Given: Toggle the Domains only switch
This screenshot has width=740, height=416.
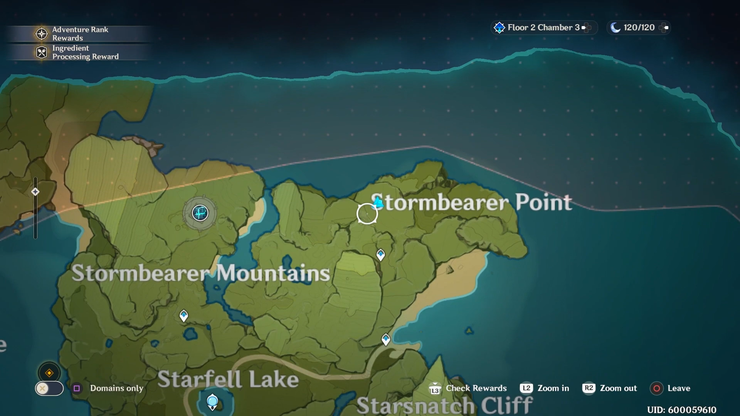Looking at the screenshot, I should coord(48,388).
